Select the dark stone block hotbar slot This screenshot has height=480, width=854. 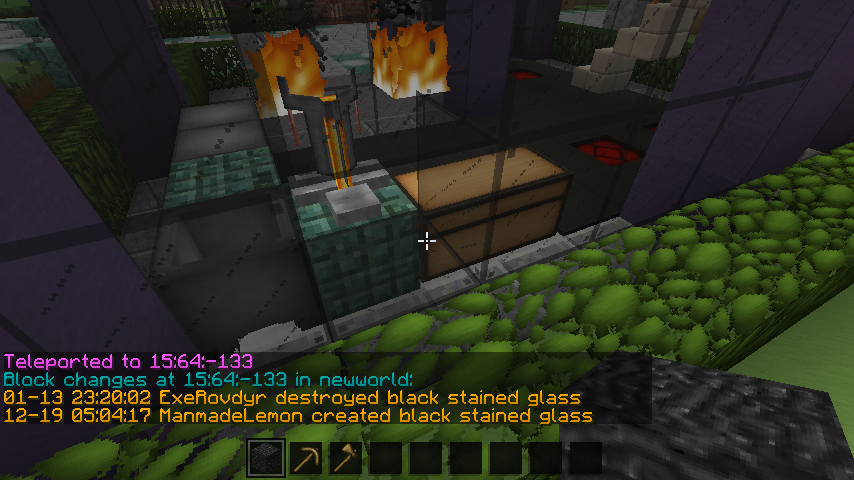[x=266, y=459]
